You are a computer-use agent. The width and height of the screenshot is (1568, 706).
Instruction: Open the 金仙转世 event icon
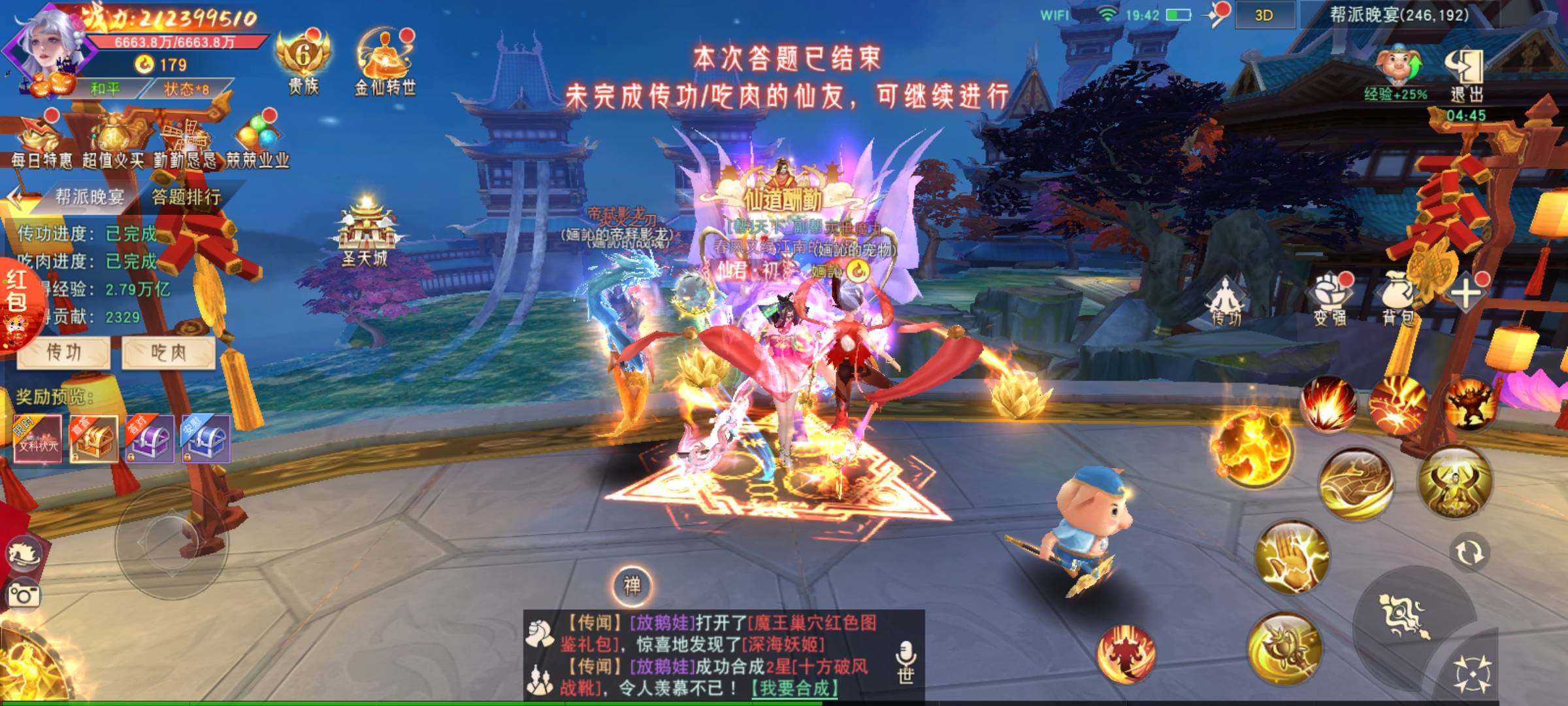pos(385,62)
